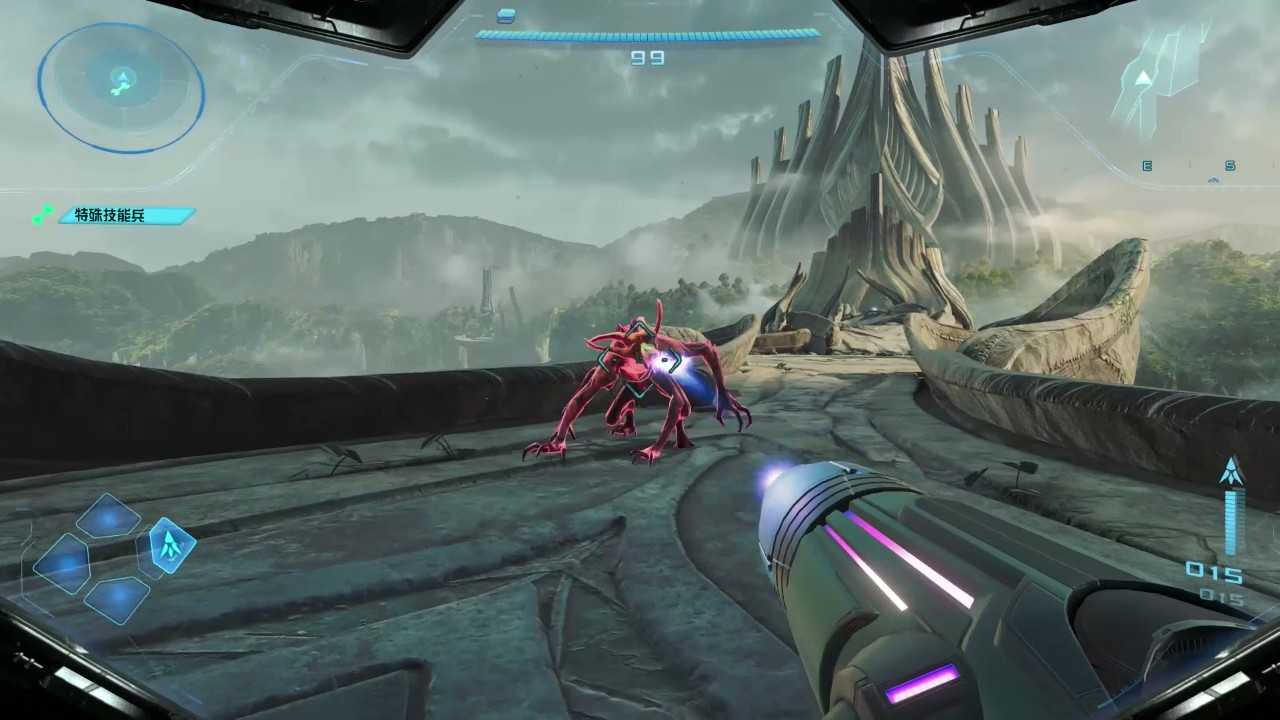Click the circular enemy radar
The width and height of the screenshot is (1280, 720).
[121, 86]
